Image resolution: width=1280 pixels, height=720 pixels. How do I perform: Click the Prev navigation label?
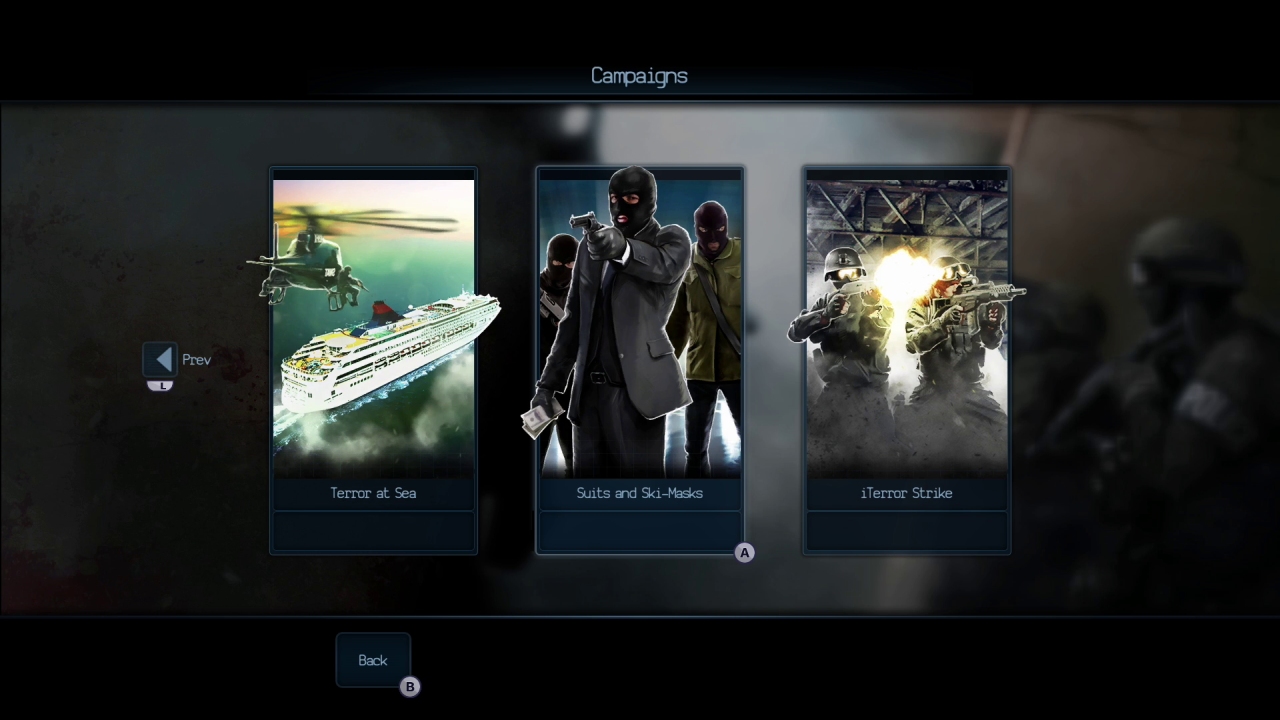(196, 359)
